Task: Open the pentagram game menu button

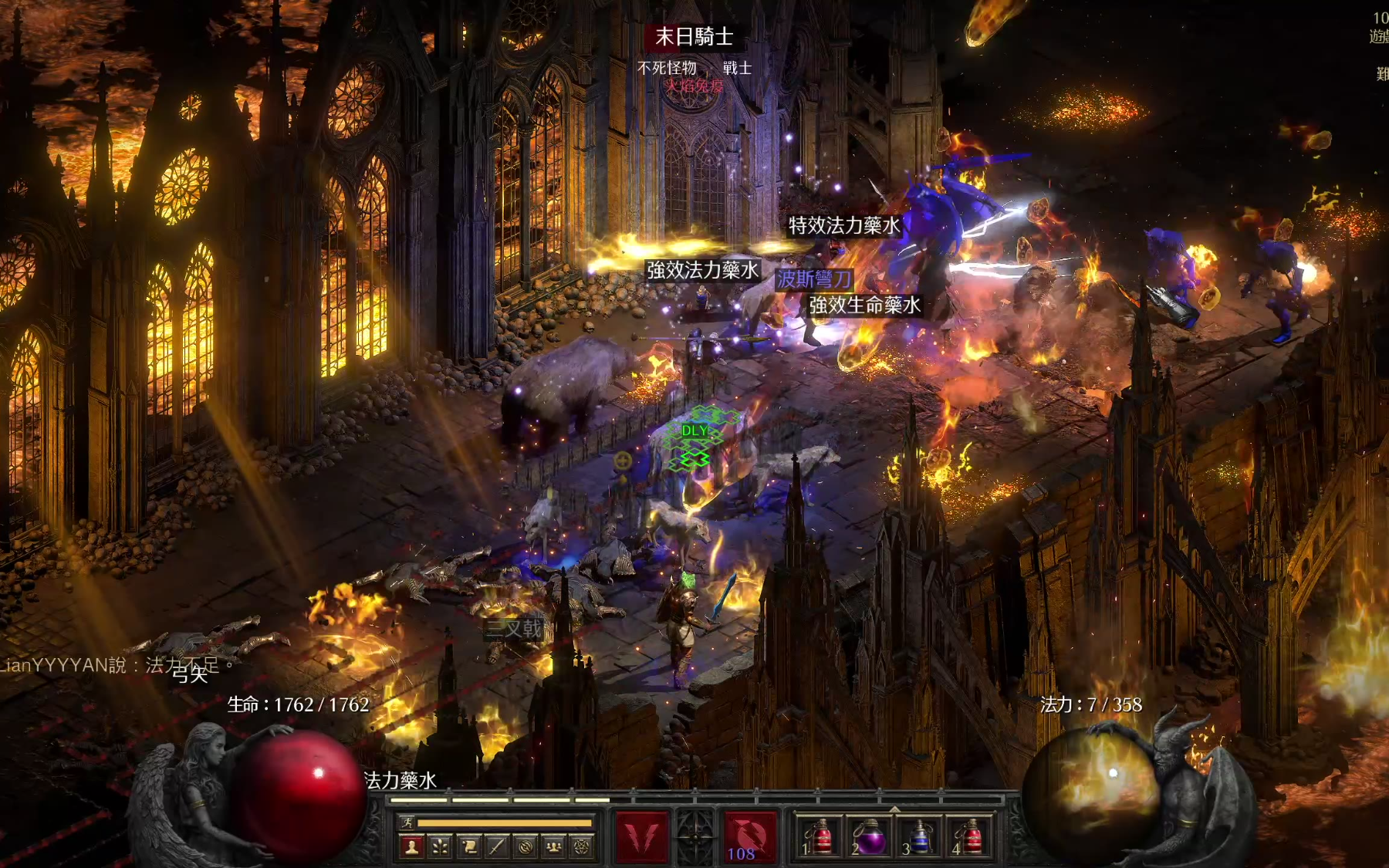Action: coord(582,847)
